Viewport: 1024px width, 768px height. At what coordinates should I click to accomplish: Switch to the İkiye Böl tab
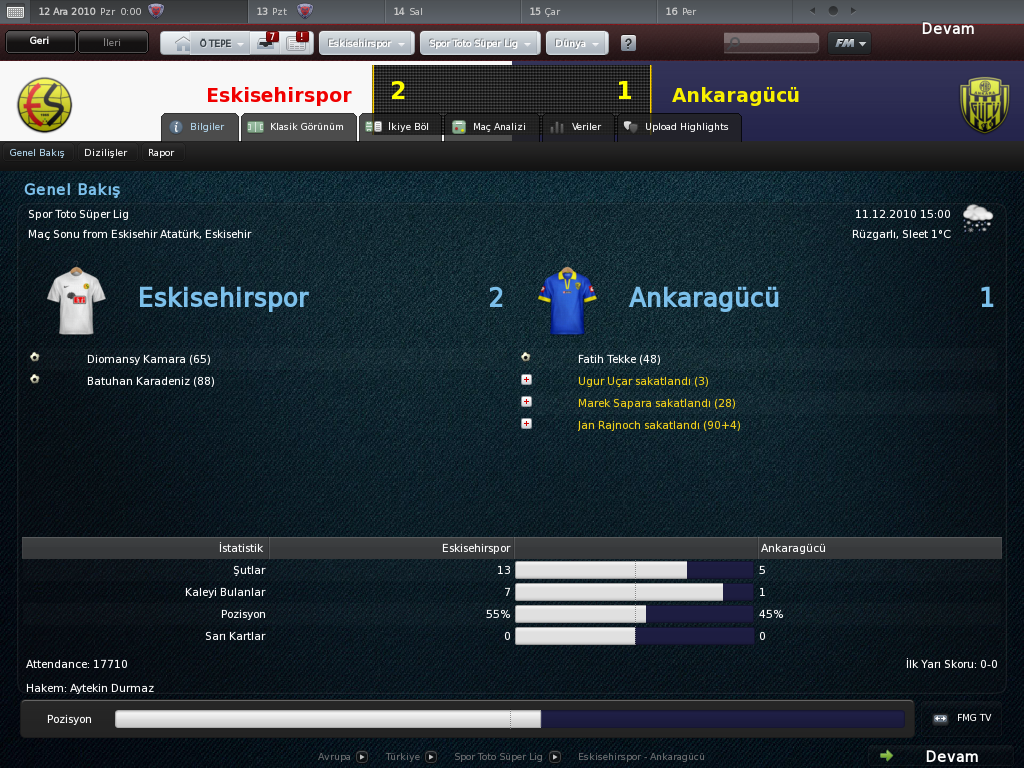(398, 127)
